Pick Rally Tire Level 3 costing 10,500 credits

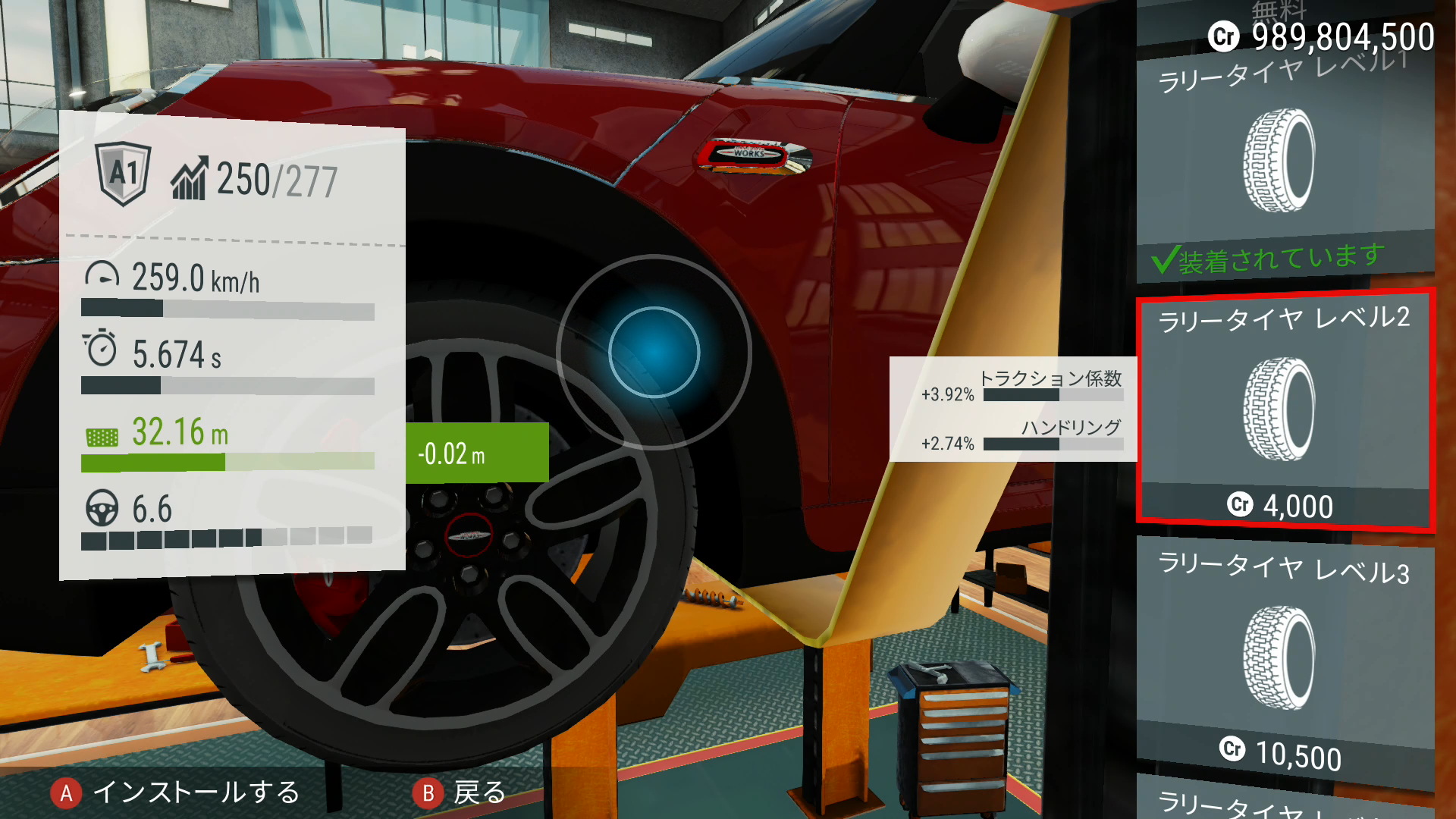point(1284,656)
